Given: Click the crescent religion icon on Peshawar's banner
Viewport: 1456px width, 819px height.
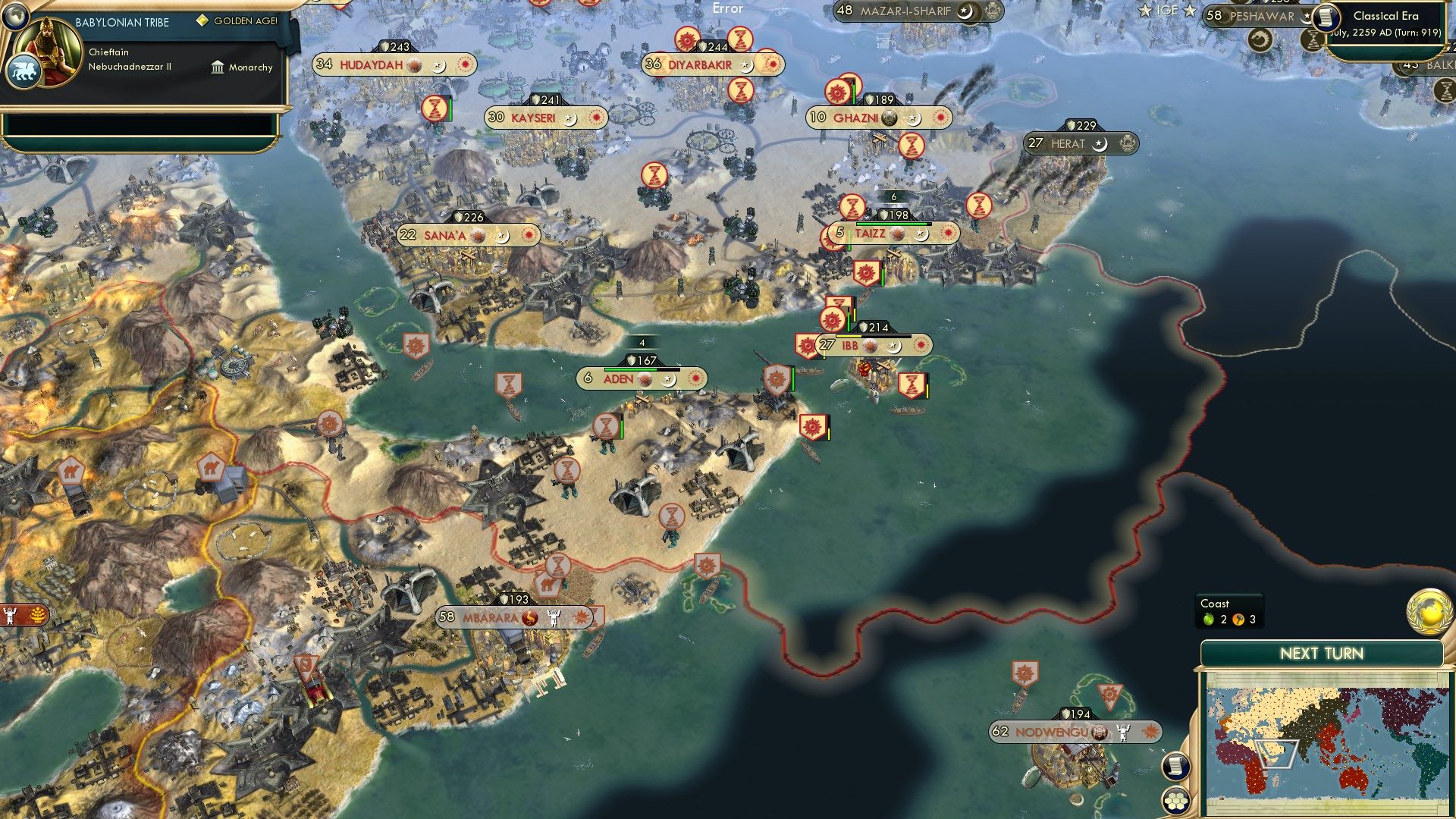Looking at the screenshot, I should click(x=1304, y=20).
